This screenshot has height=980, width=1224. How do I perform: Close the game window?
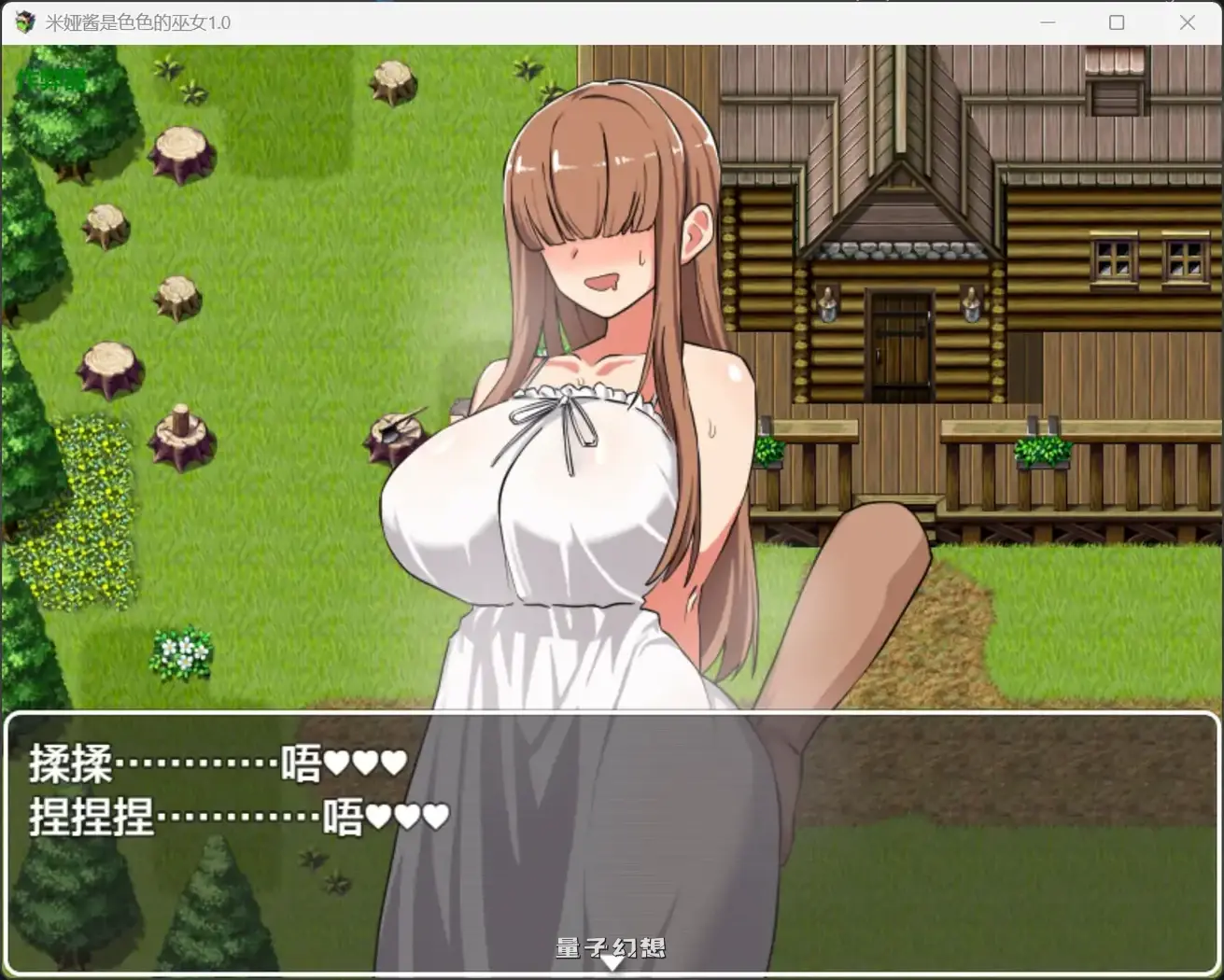coord(1188,21)
